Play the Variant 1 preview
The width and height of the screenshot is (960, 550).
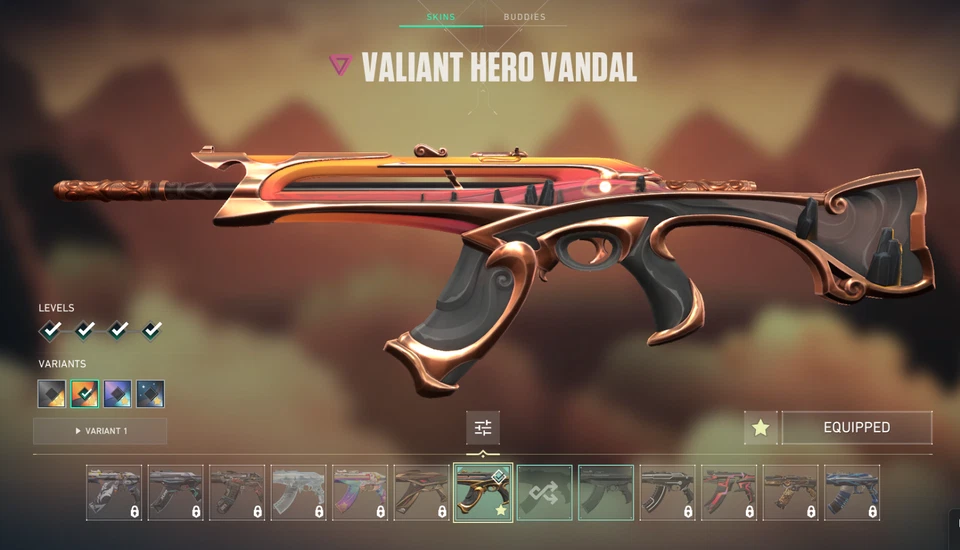tap(100, 431)
